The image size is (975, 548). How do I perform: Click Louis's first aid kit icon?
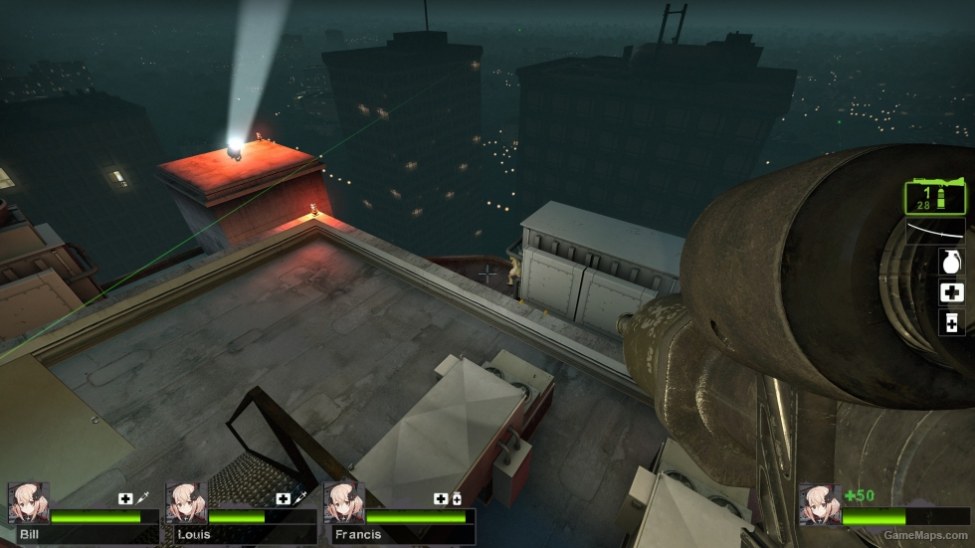pos(283,498)
